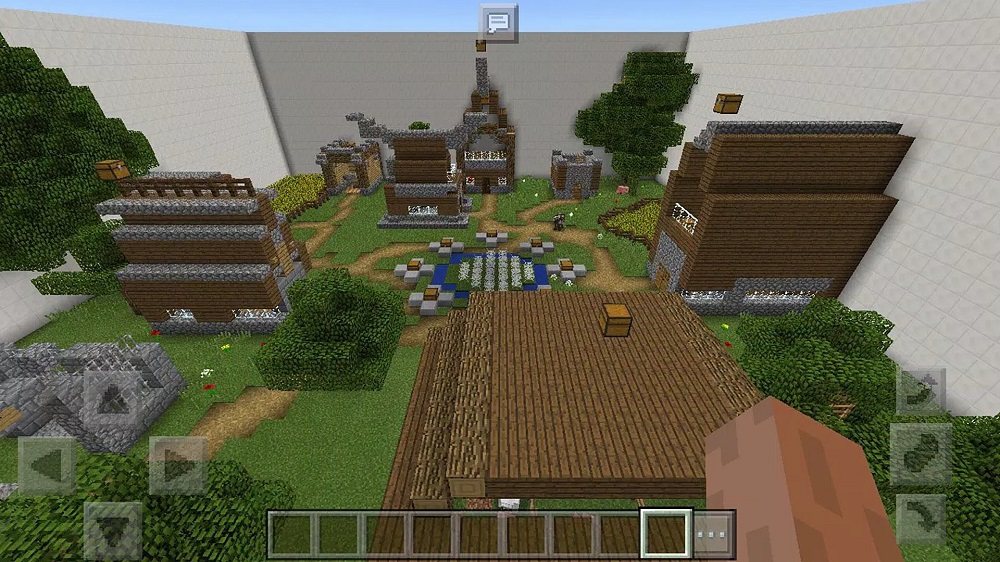This screenshot has height=562, width=1000.
Task: Tap the middle stop-flying button
Action: (921, 455)
